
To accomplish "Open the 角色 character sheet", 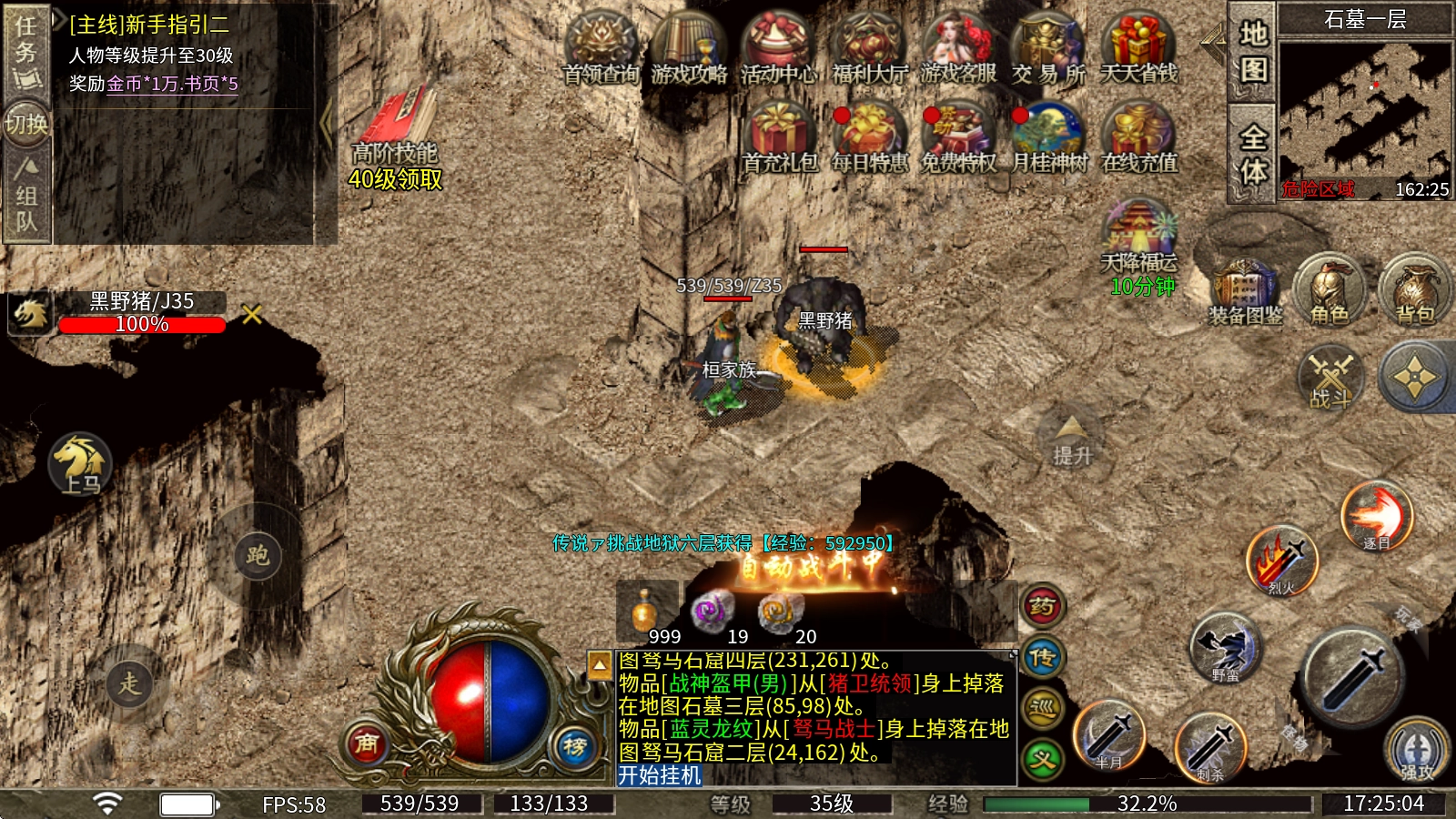I will 1330,291.
